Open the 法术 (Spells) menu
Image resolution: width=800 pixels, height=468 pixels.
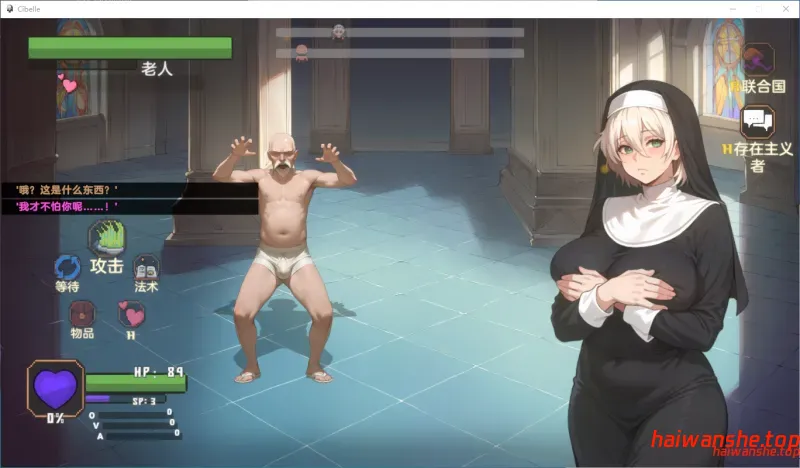point(146,267)
